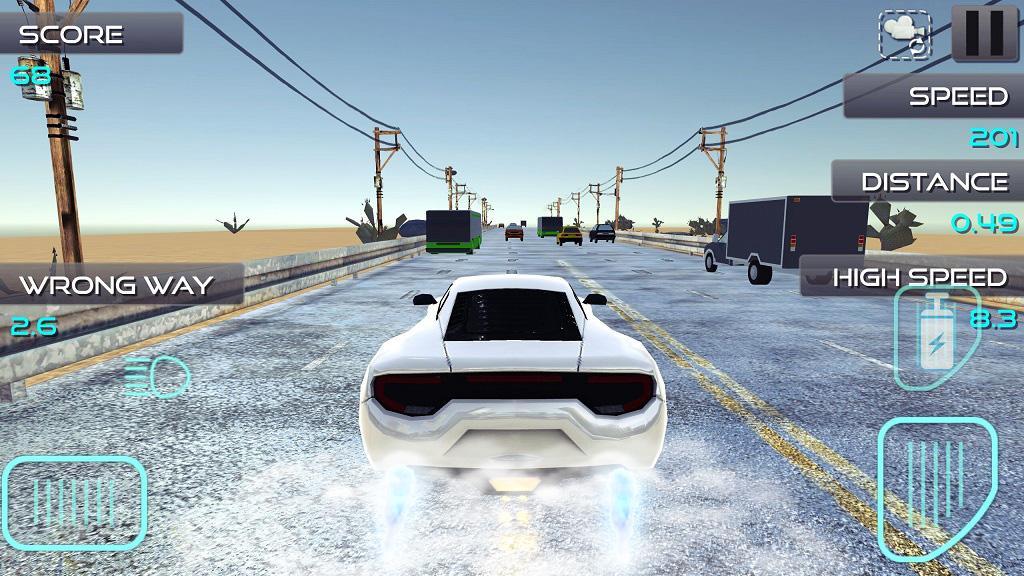1024x576 pixels.
Task: Step on the gas pedal
Action: click(934, 487)
